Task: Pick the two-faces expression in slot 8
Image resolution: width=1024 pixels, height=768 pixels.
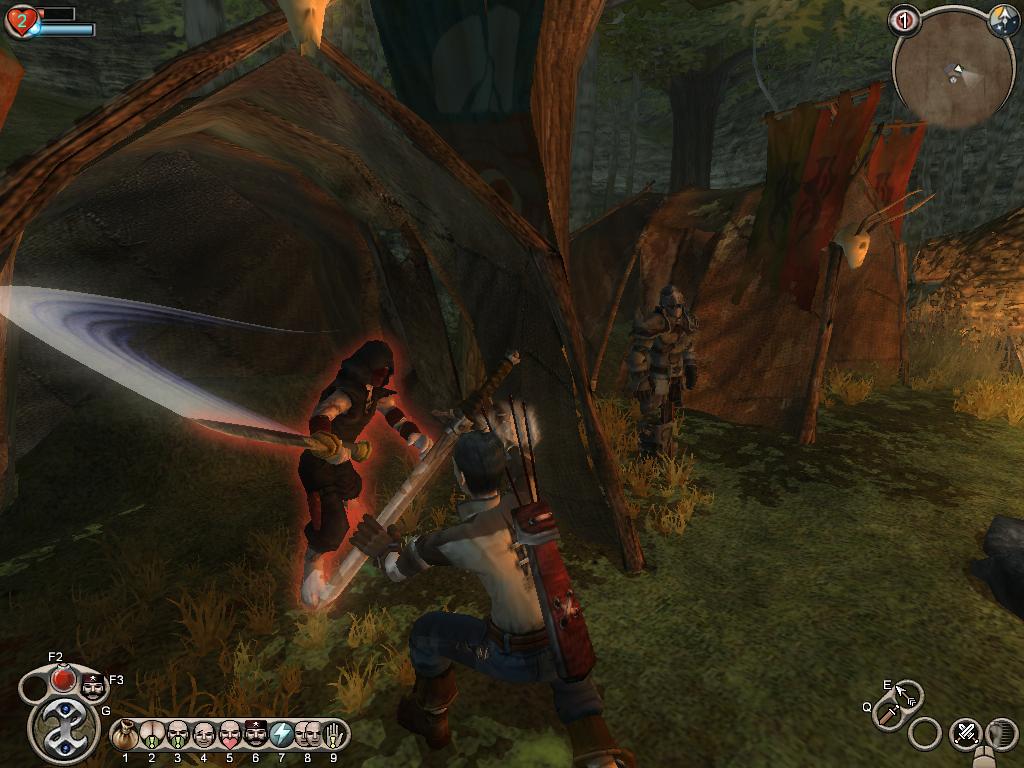Action: [307, 735]
